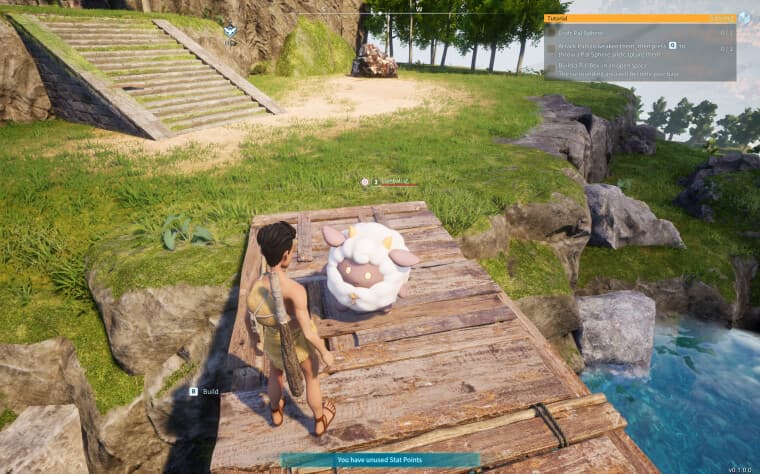Screen dimensions: 760x474
Task: Click the orange Tutorial panel header
Action: 640,18
